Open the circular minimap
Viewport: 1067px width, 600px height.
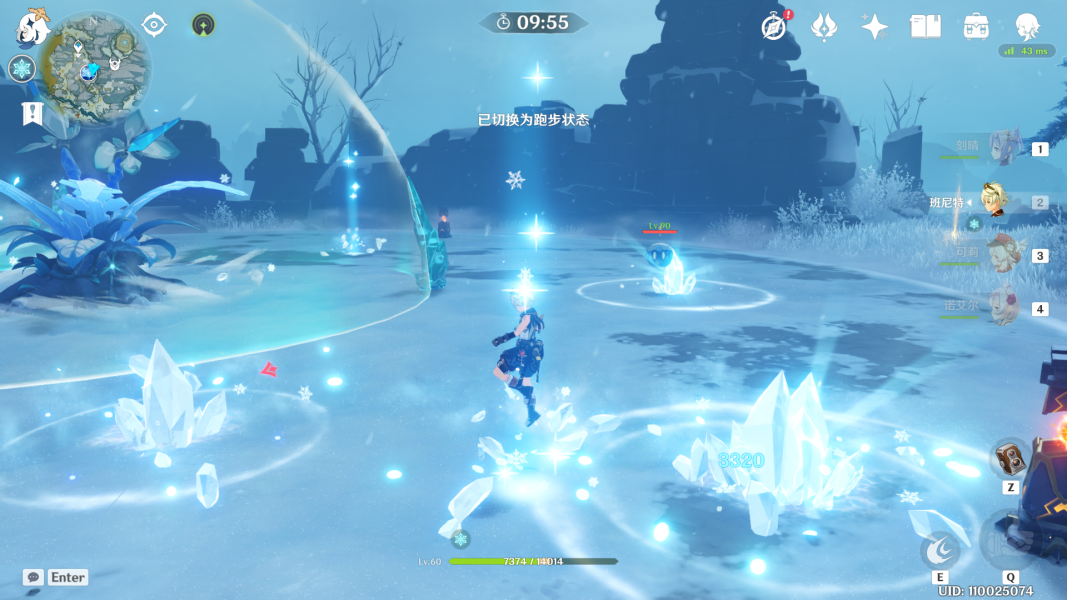click(97, 68)
